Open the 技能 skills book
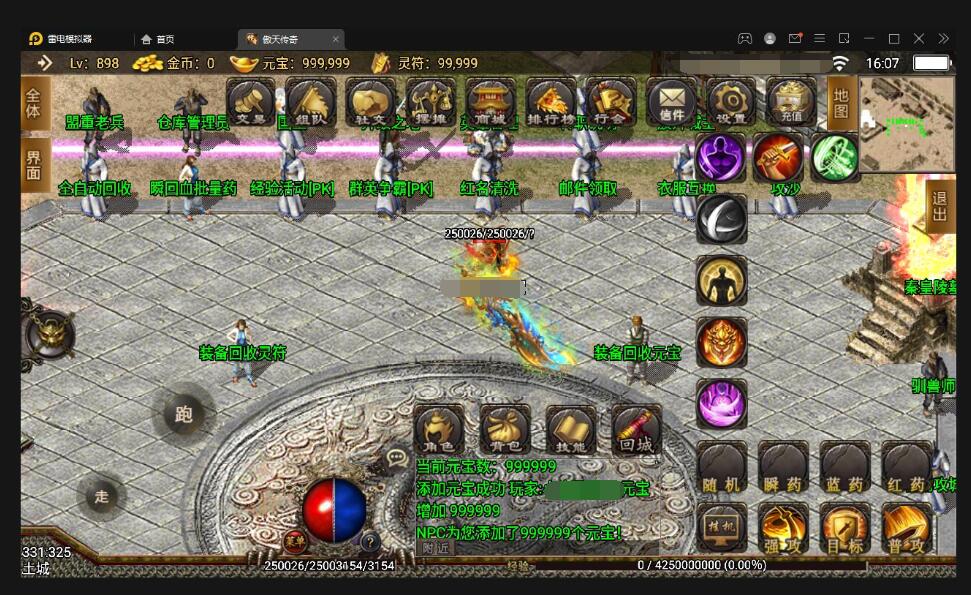The image size is (971, 595). [x=571, y=429]
